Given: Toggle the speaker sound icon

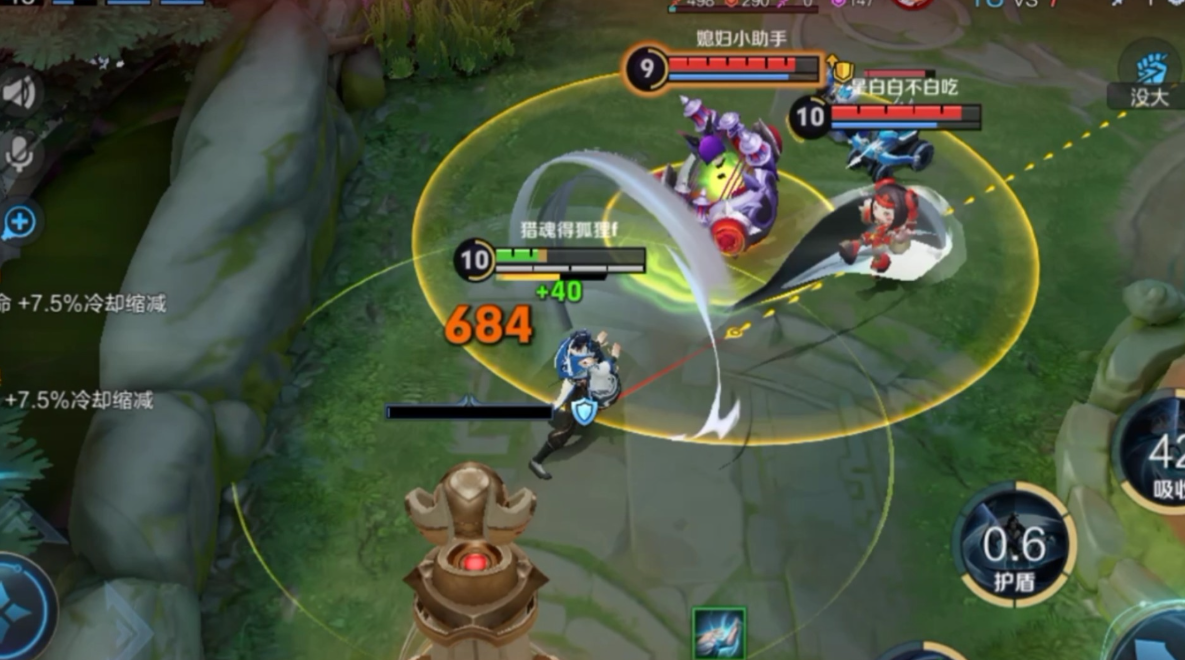Looking at the screenshot, I should coord(19,93).
